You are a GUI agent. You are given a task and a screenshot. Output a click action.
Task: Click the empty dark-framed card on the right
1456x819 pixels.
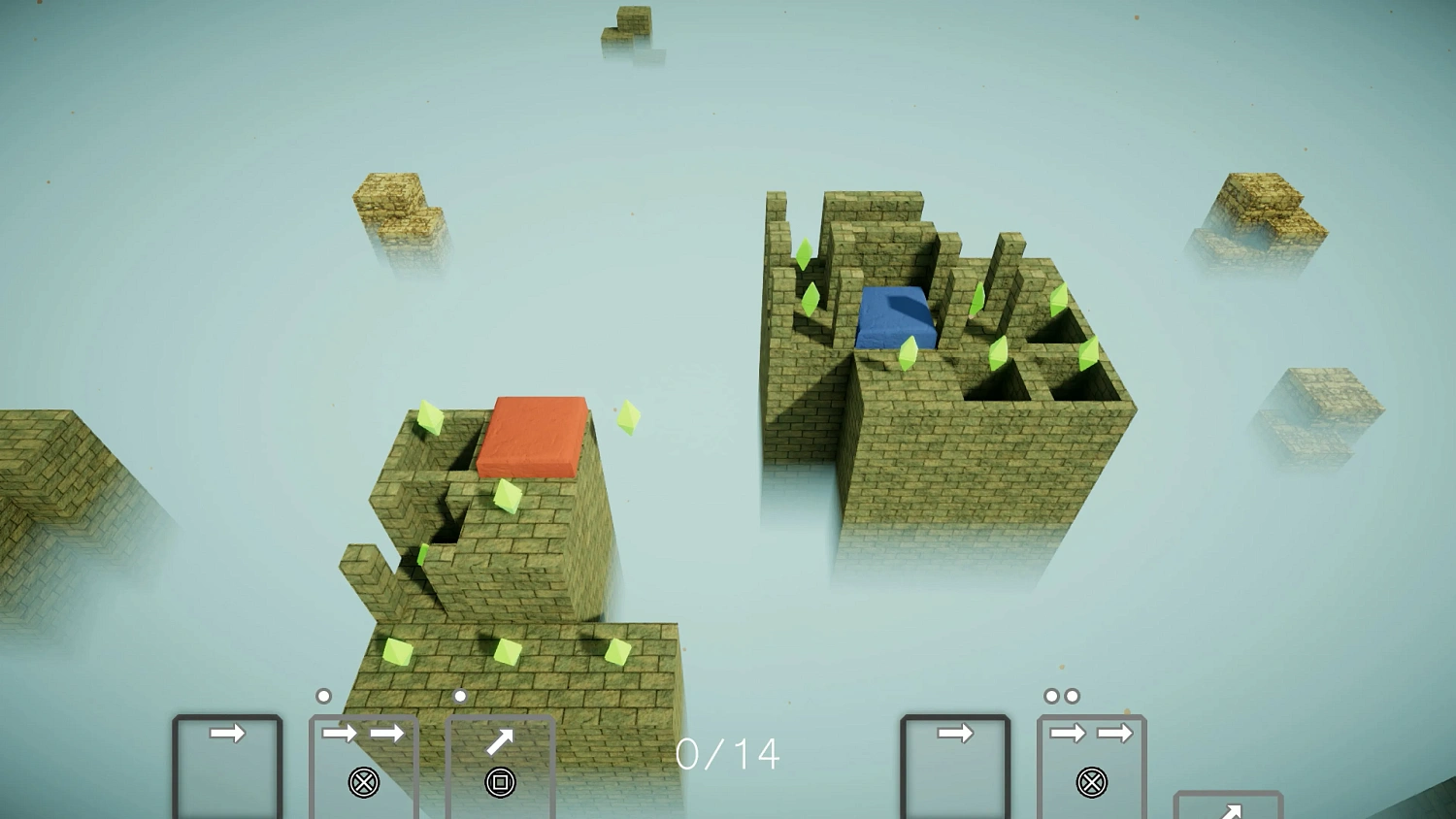(954, 767)
